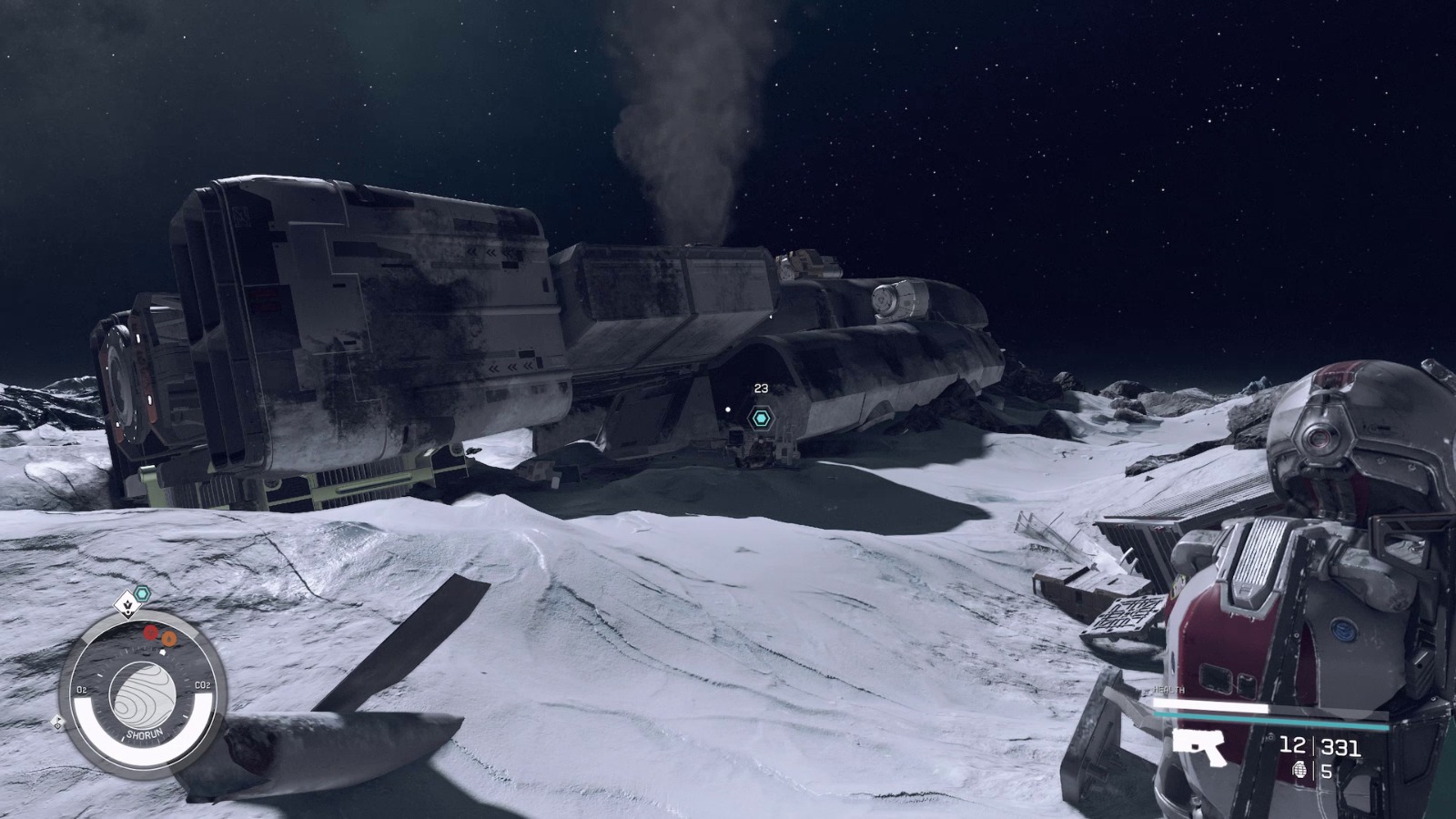Click the health bar fill indicator
Viewport: 1456px width, 819px height.
1209,705
